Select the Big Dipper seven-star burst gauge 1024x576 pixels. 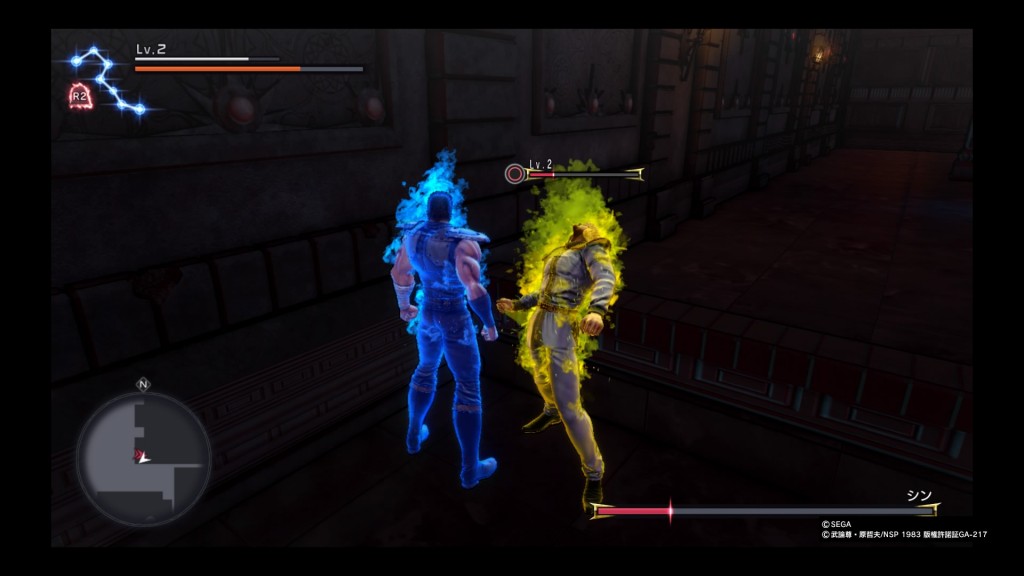(x=107, y=79)
